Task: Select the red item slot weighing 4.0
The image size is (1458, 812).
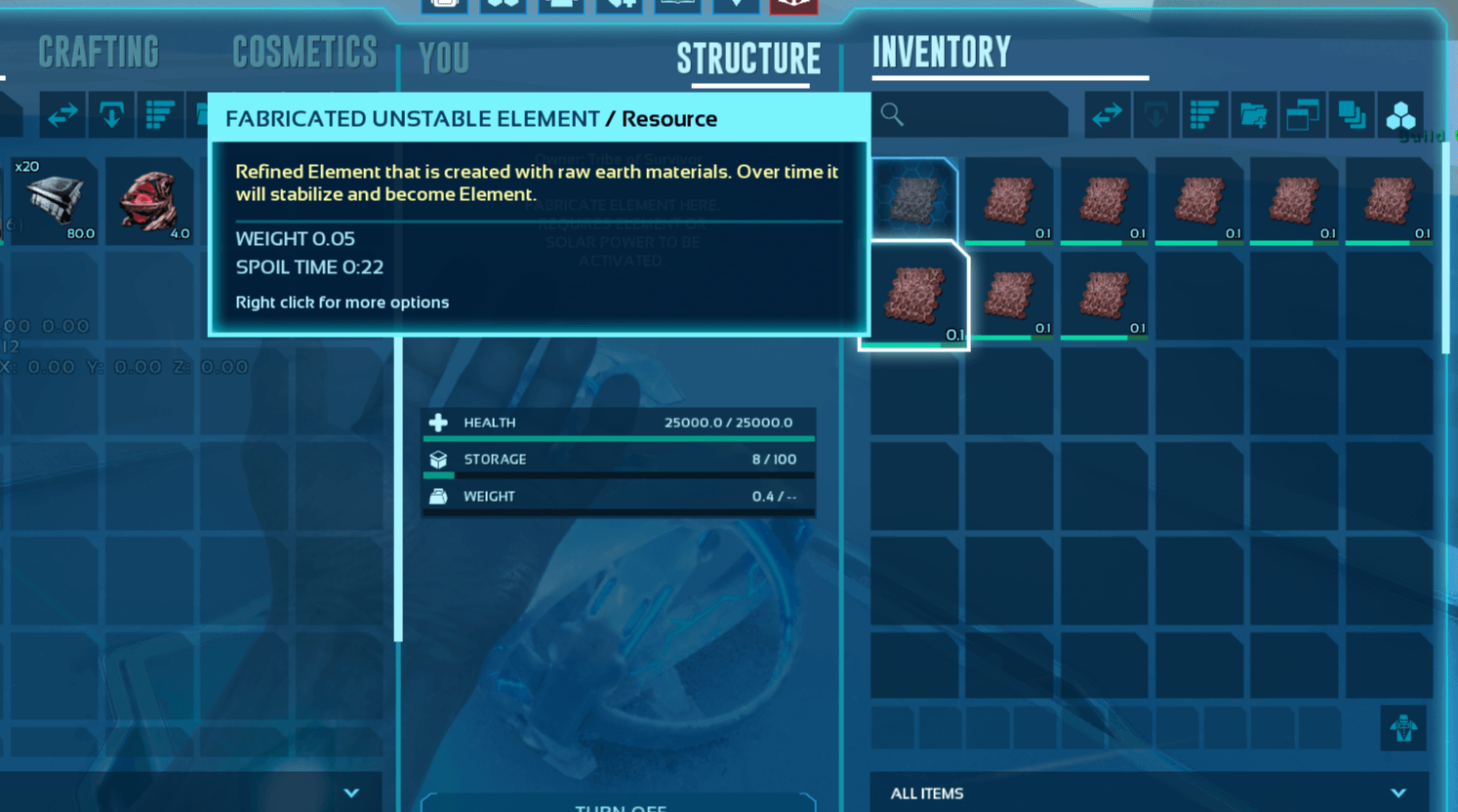Action: coord(149,200)
